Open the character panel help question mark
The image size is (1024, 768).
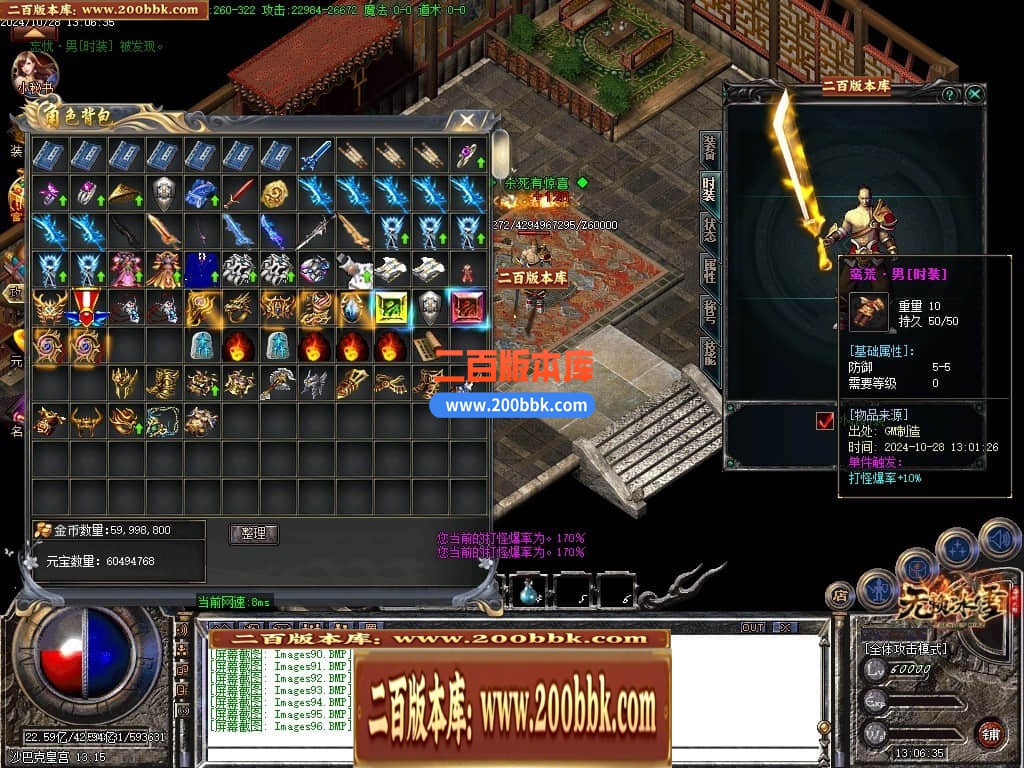coord(949,94)
